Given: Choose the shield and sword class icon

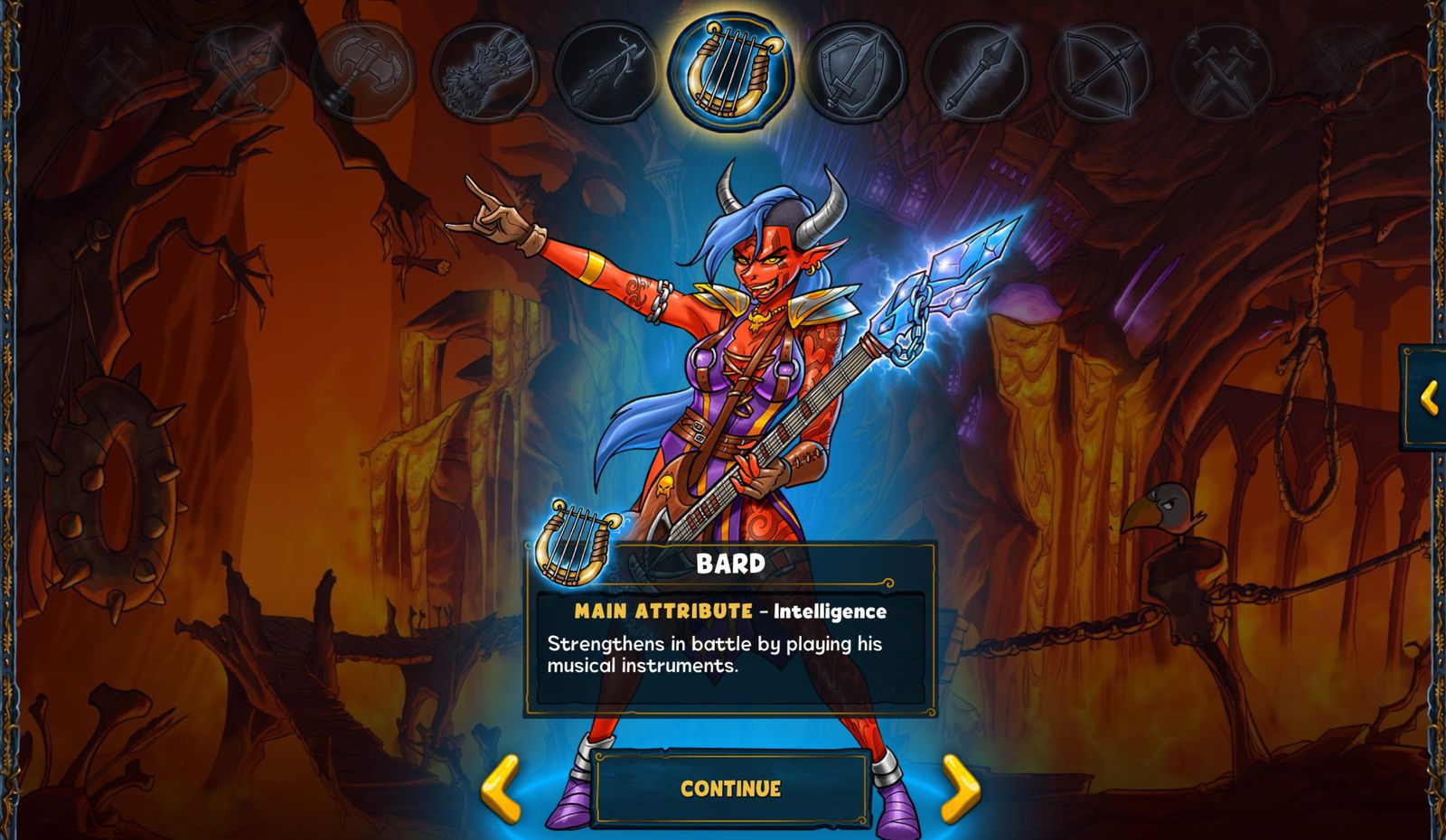Looking at the screenshot, I should (853, 72).
